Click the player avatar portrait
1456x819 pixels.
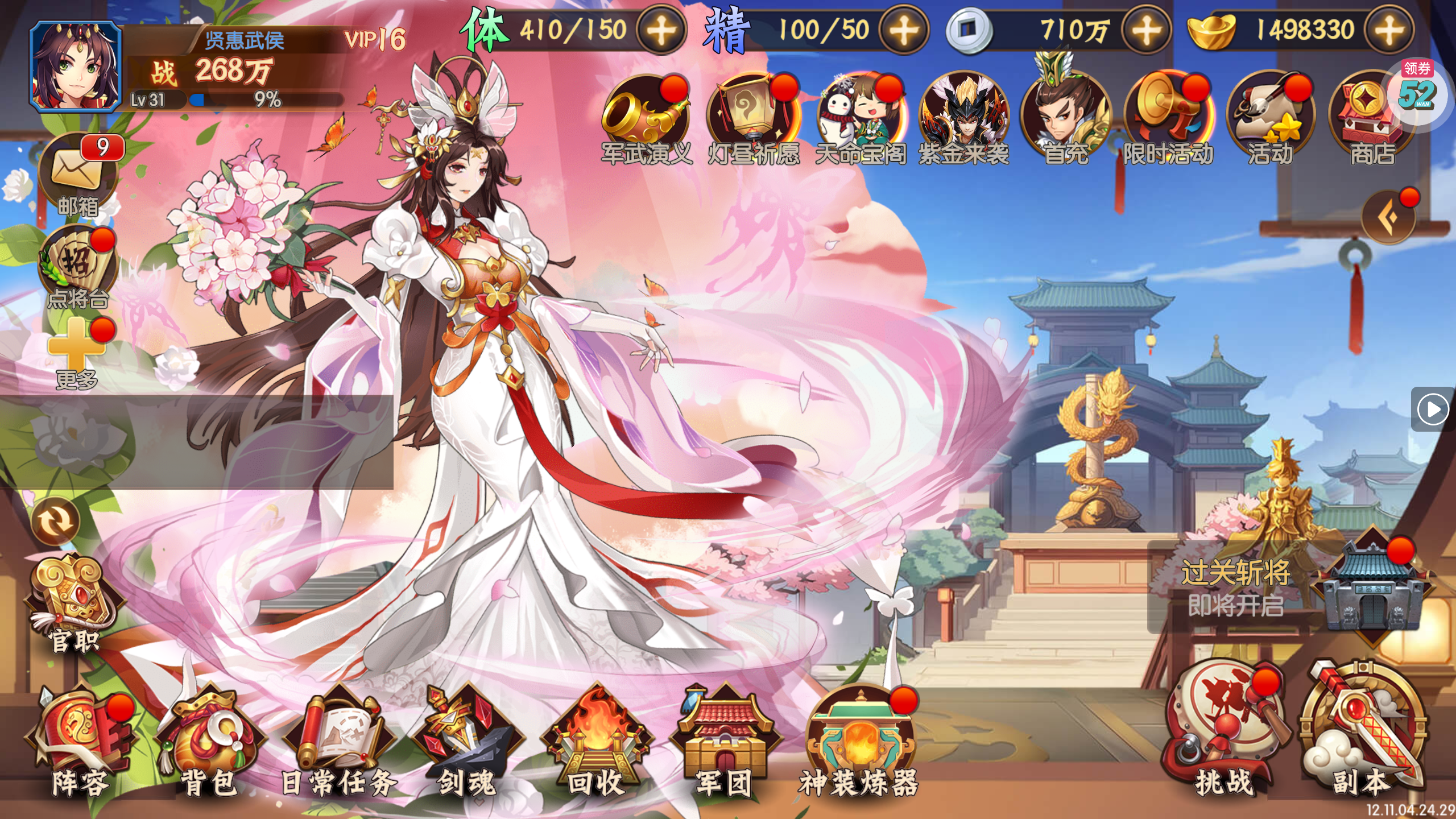[x=76, y=66]
